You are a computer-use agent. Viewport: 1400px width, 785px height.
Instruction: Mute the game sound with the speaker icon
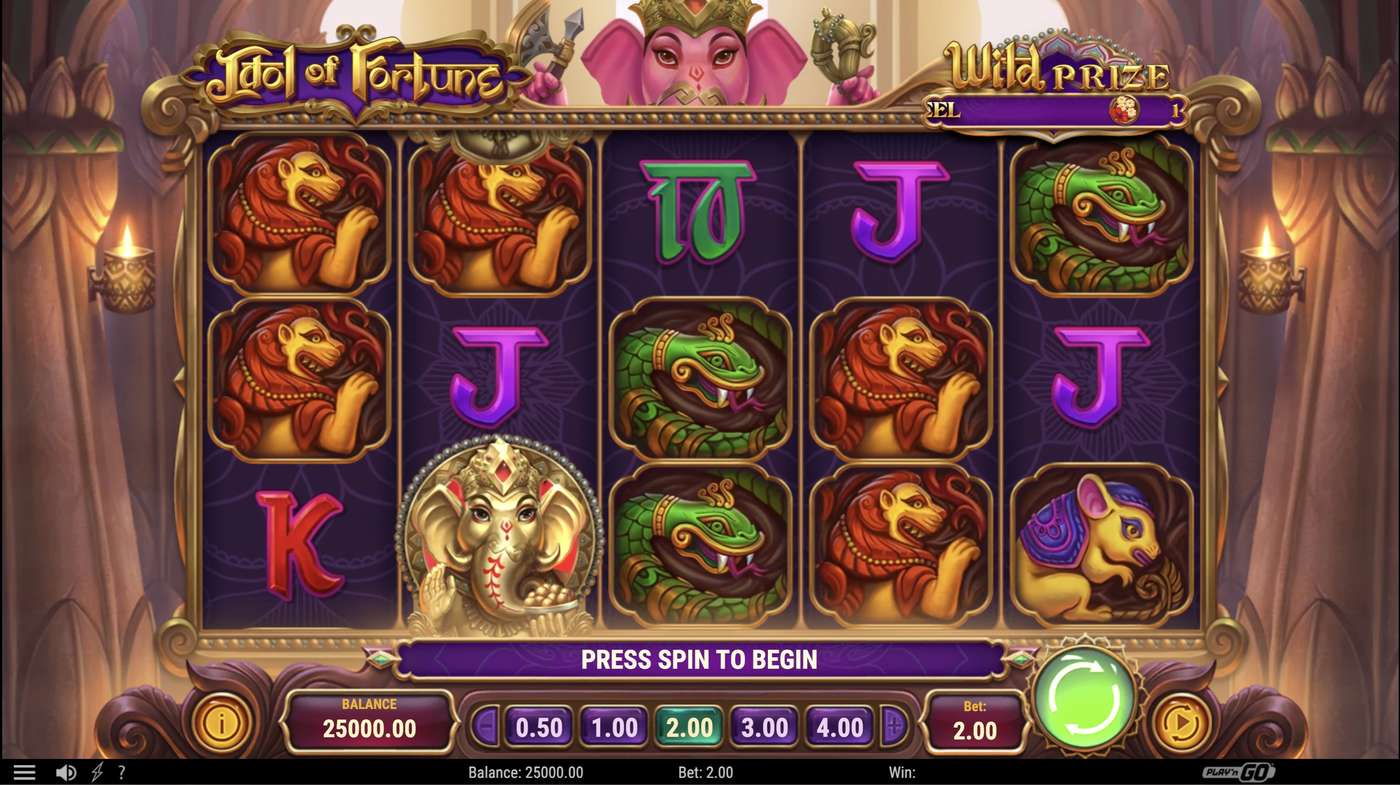click(x=64, y=771)
